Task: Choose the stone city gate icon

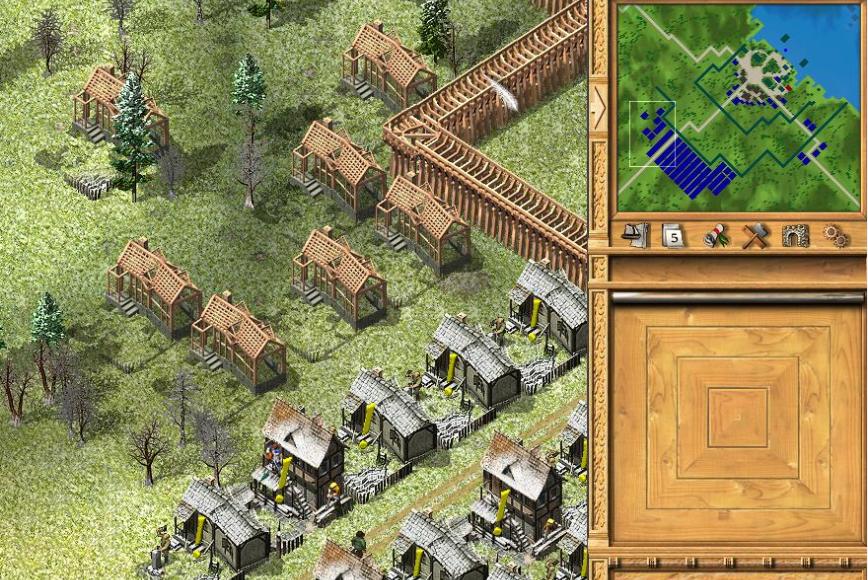Action: point(795,236)
